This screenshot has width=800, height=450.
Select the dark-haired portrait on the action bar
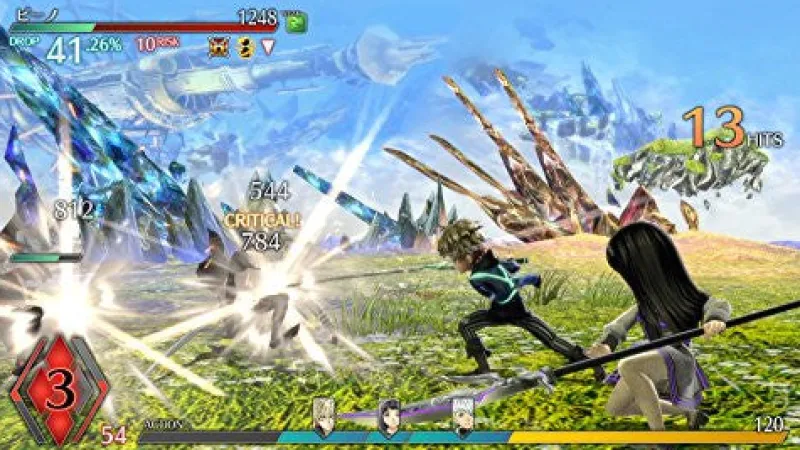pyautogui.click(x=389, y=420)
